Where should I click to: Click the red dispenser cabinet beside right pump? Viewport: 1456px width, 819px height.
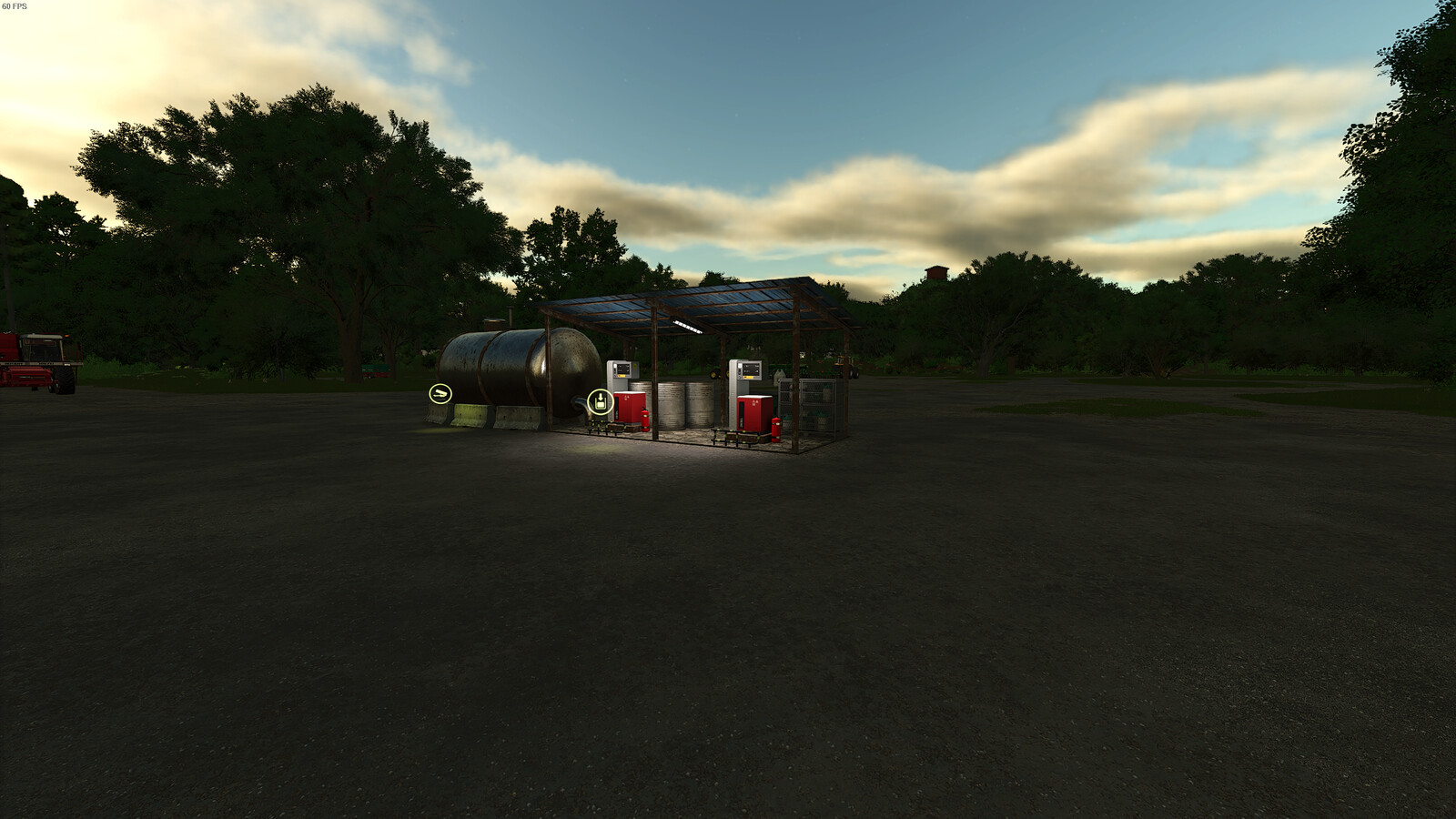751,413
